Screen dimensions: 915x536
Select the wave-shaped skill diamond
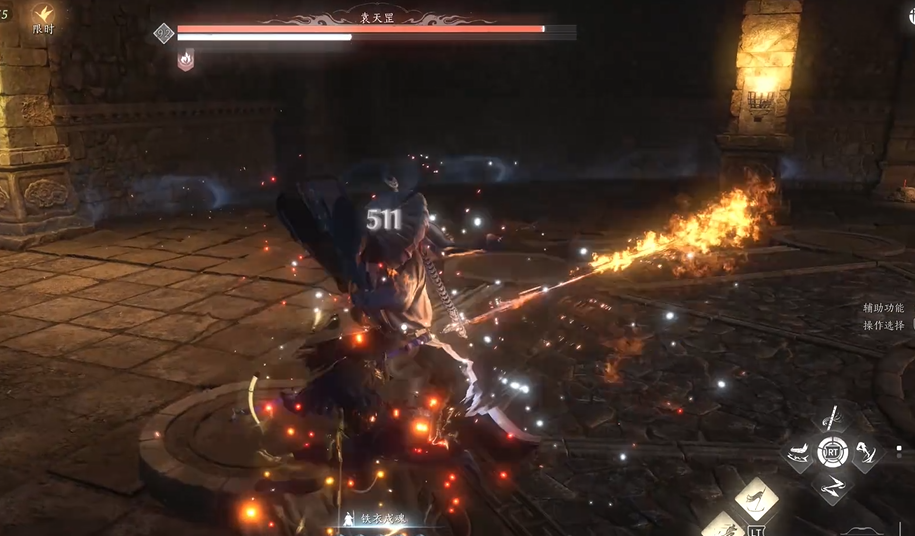click(x=798, y=452)
